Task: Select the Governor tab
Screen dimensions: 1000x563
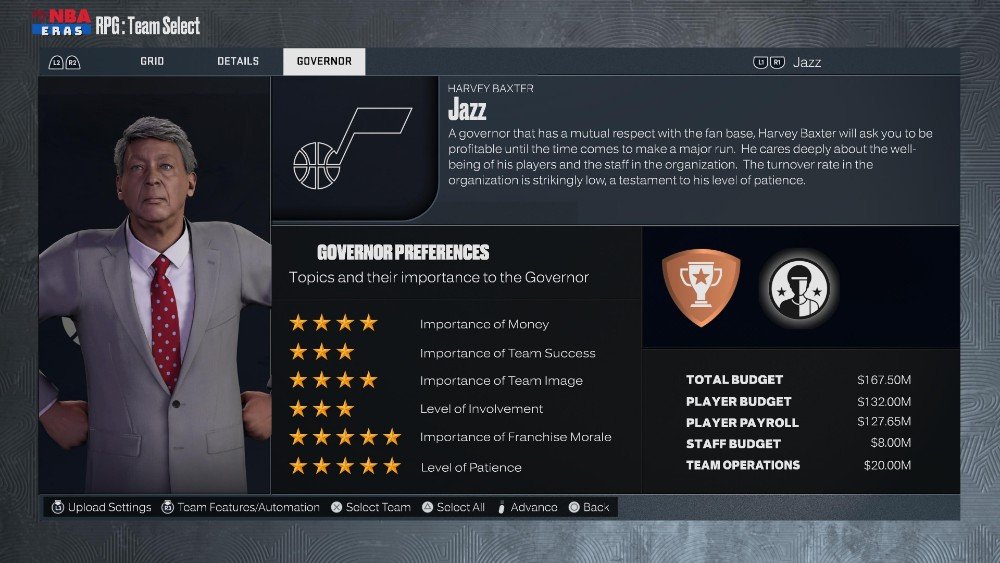Action: (x=324, y=62)
